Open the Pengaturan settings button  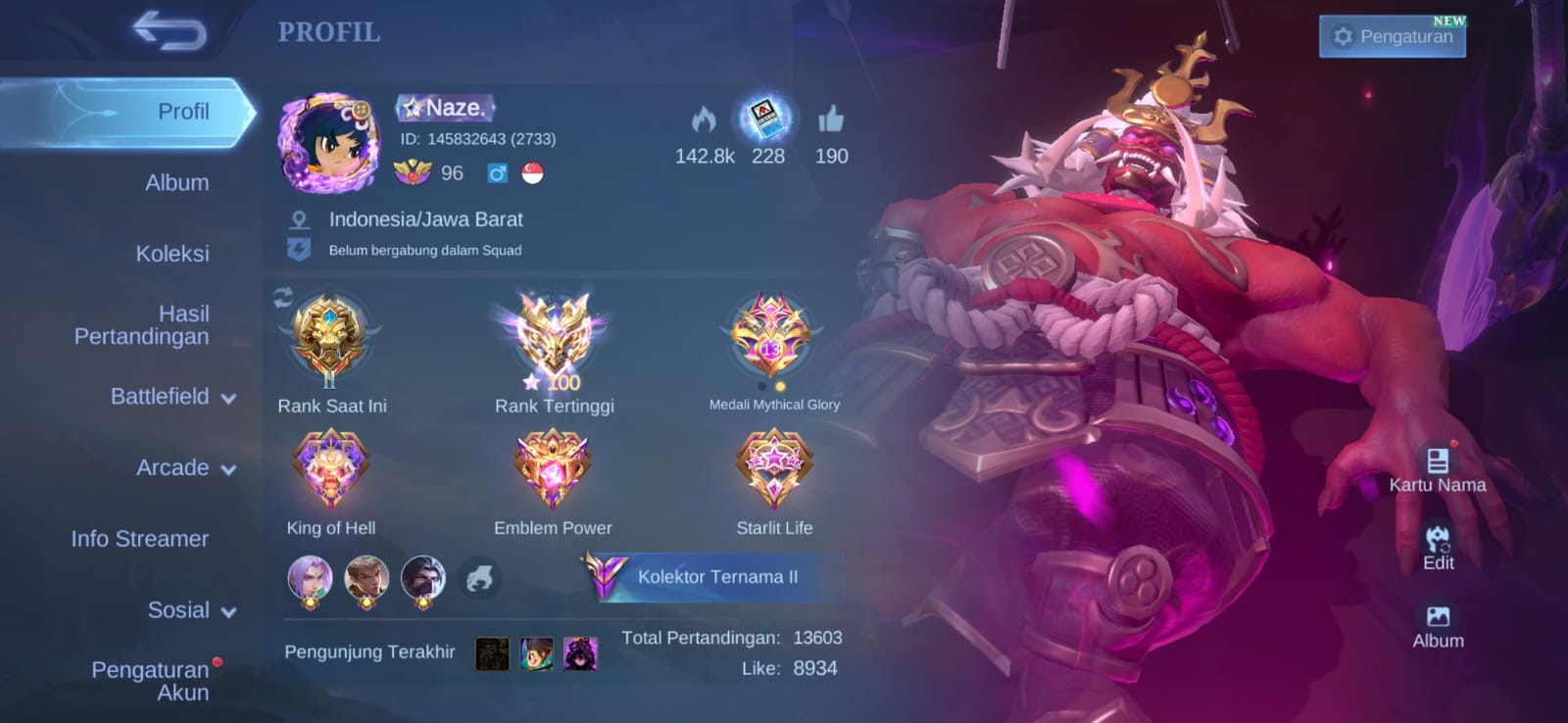(1392, 37)
